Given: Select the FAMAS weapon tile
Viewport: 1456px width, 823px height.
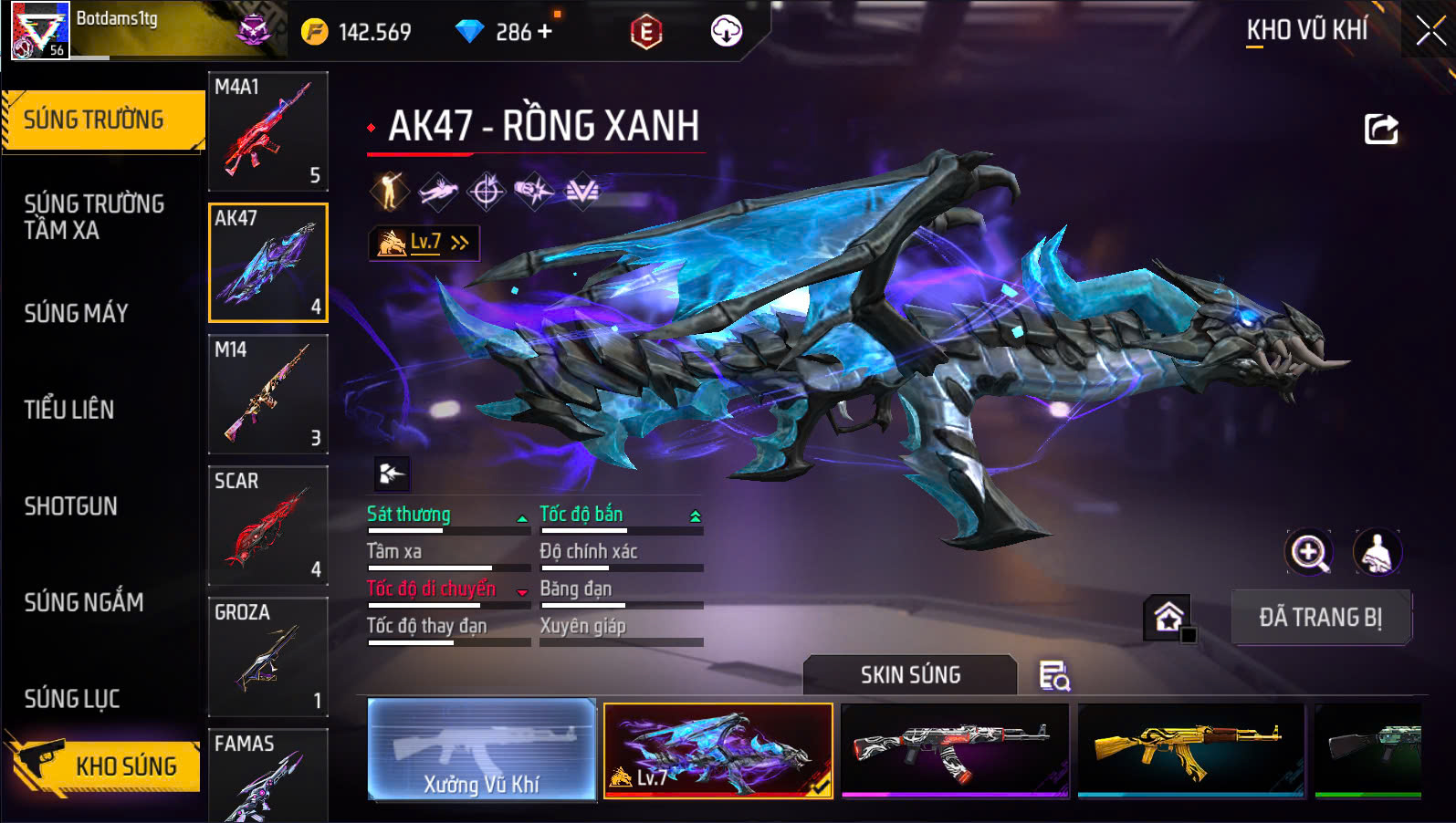Looking at the screenshot, I should pyautogui.click(x=268, y=776).
